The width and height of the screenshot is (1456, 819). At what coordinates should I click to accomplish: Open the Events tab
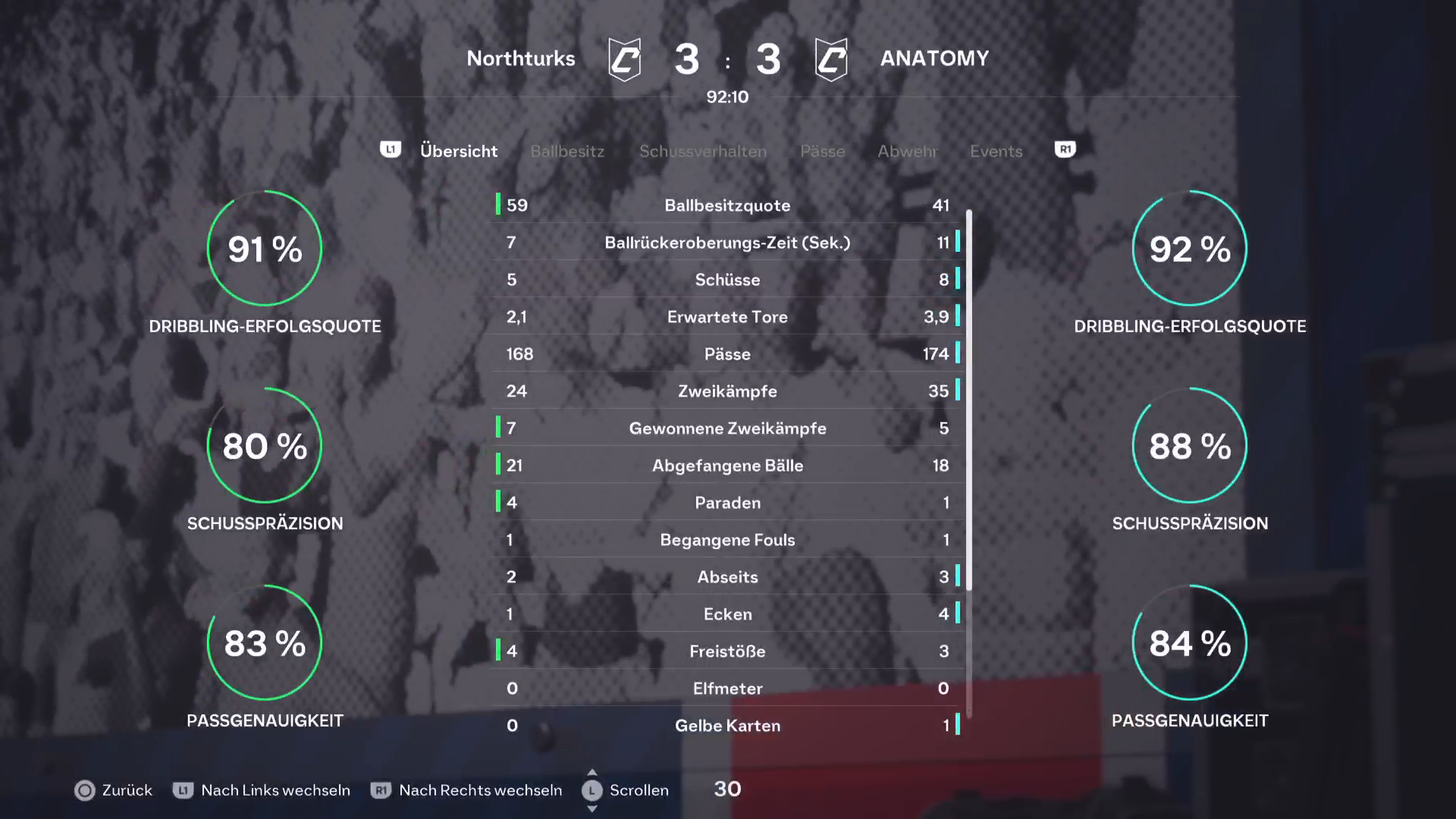point(996,151)
